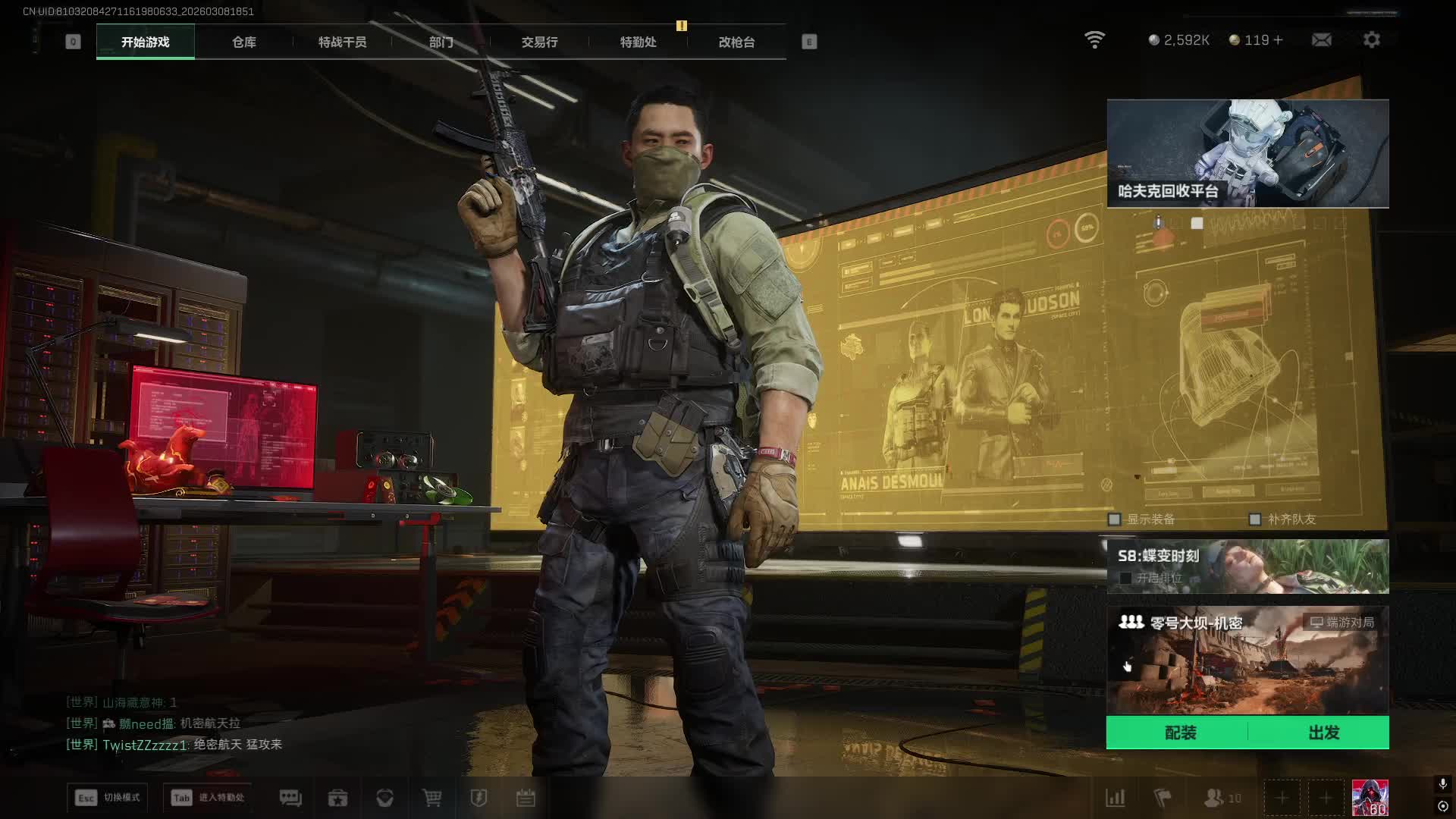Open the shopping cart store icon

tap(431, 798)
